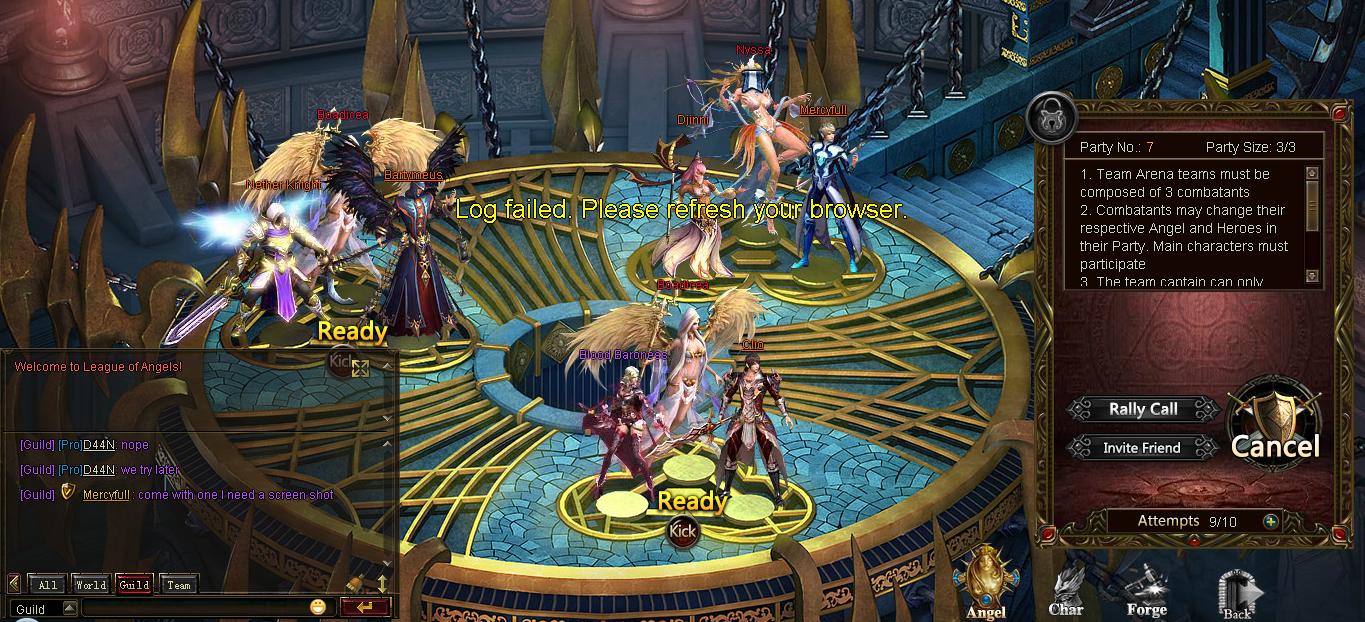Leave the arena with the Back button
Screen dimensions: 1365x622
coord(1238,594)
